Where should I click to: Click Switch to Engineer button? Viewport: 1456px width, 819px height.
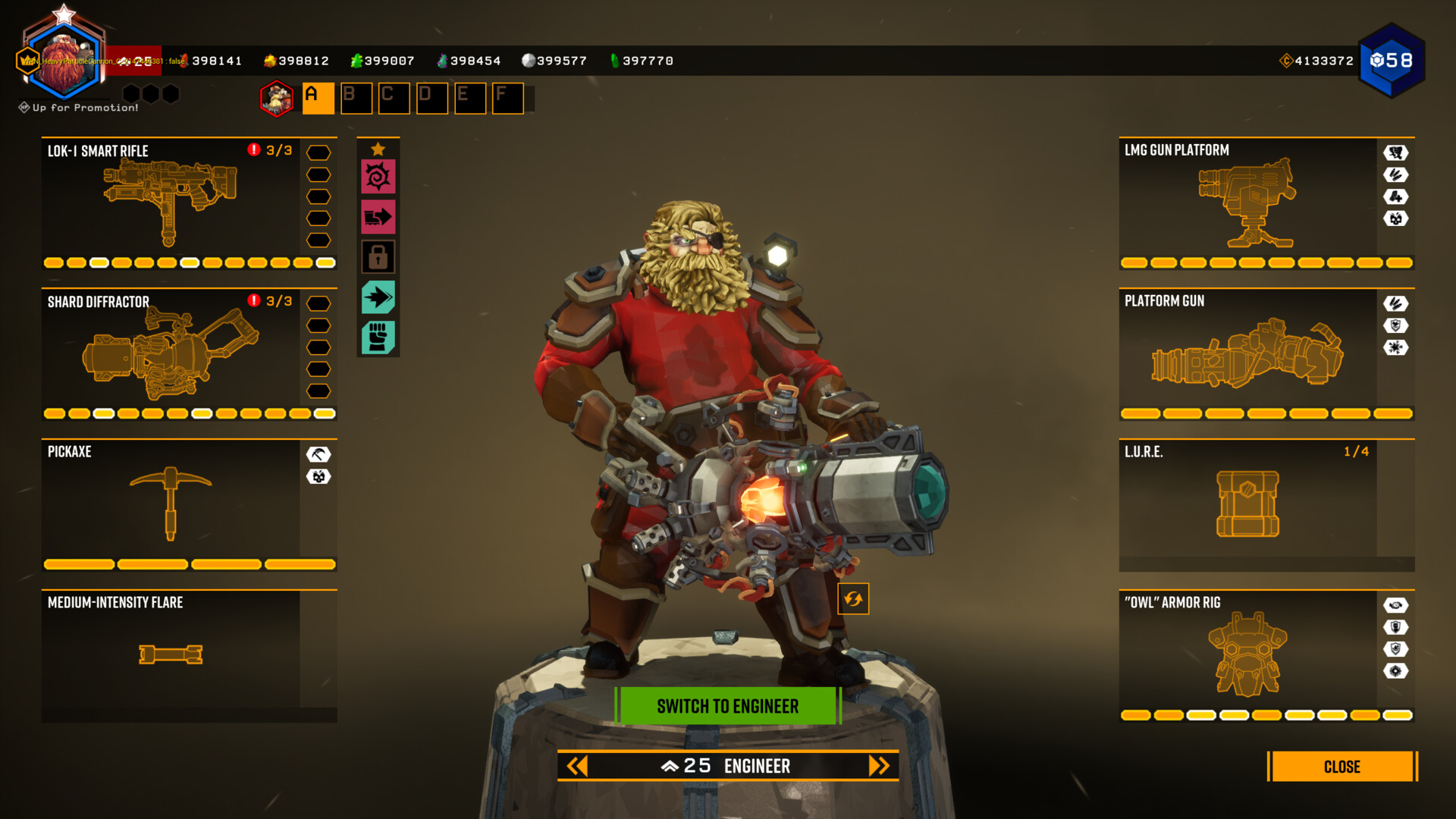(x=727, y=706)
